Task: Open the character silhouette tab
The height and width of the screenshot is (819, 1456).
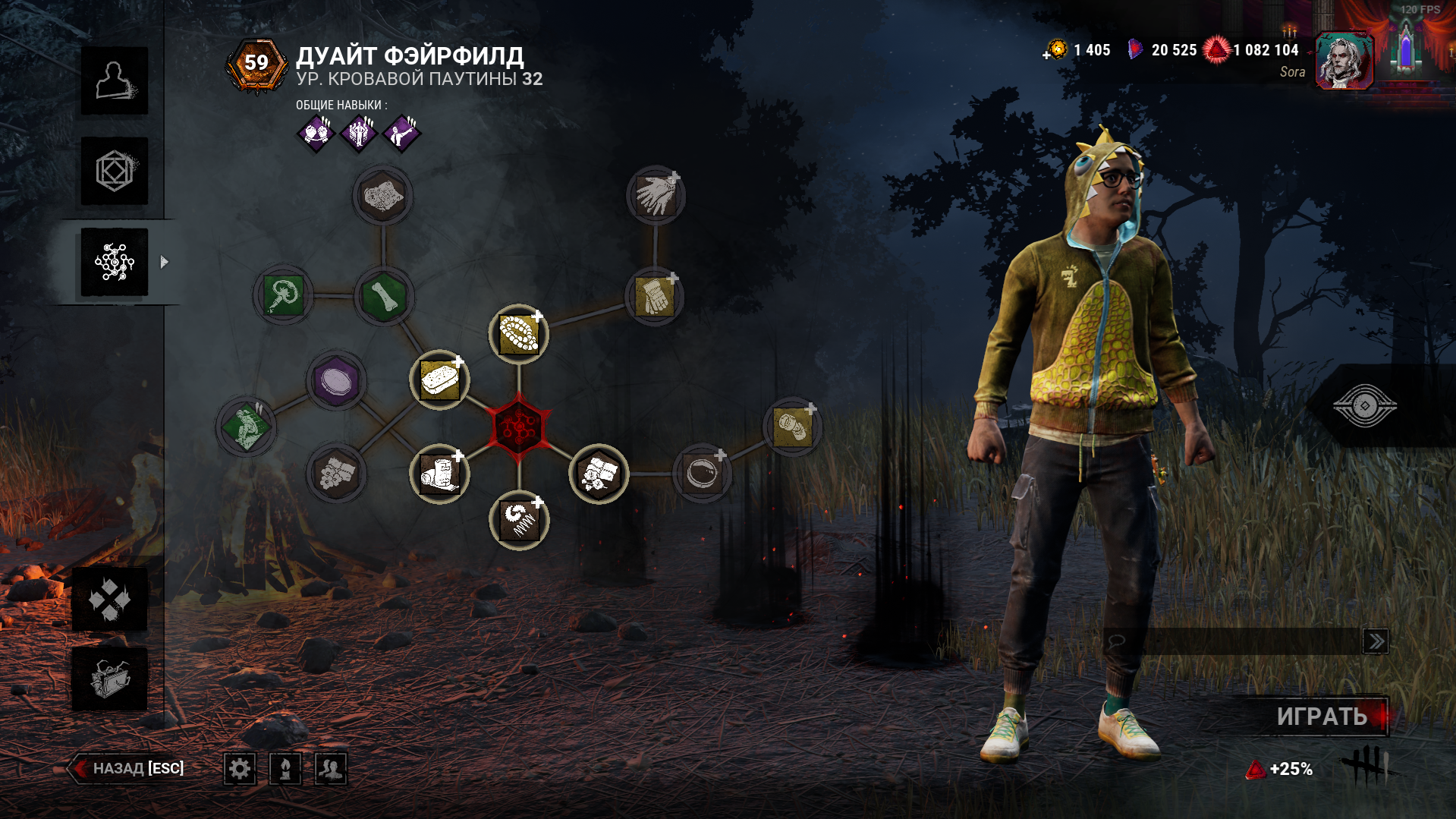Action: coord(115,81)
